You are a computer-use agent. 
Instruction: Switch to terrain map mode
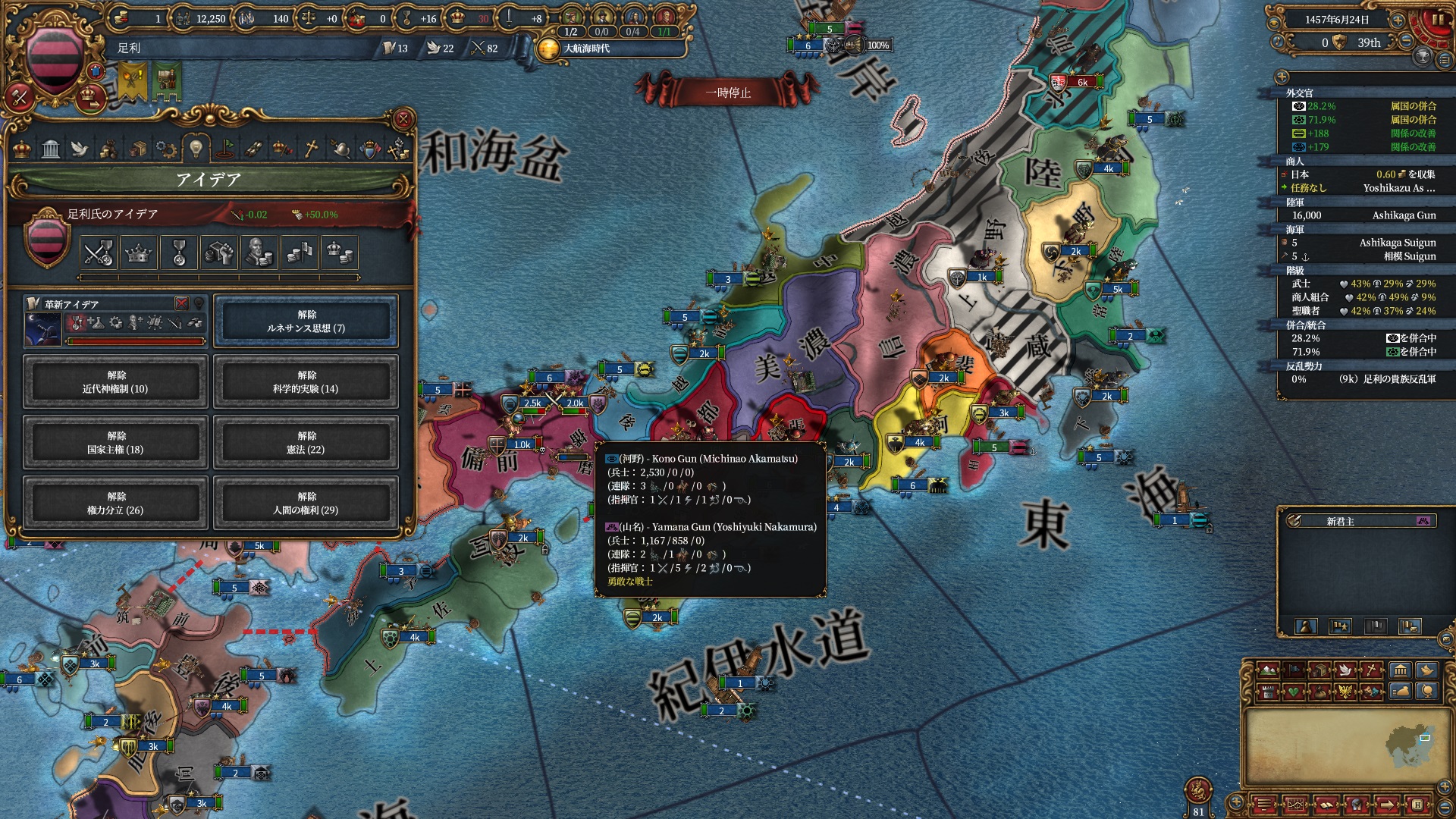coord(1267,670)
